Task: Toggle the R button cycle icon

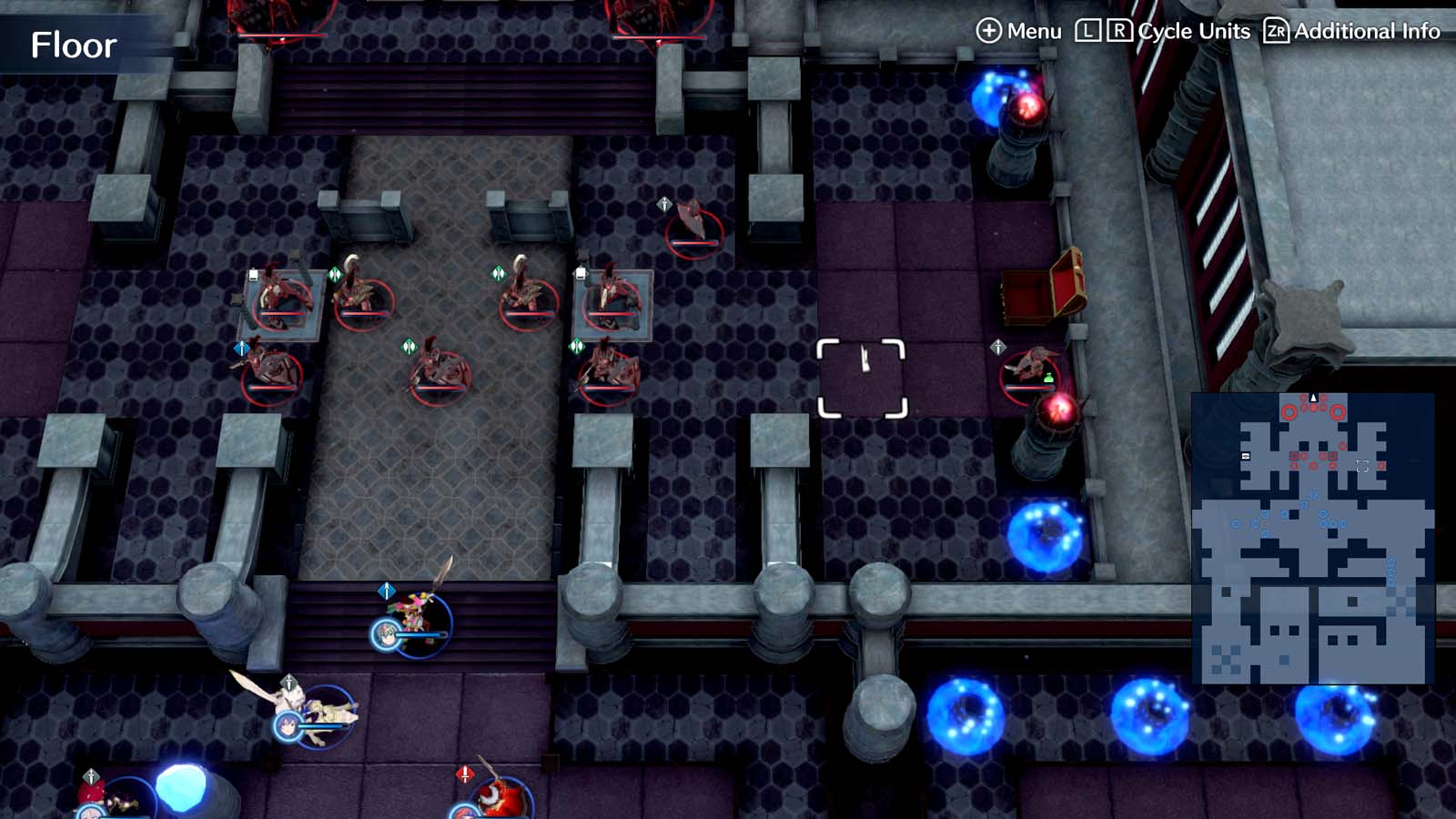Action: (x=1121, y=30)
